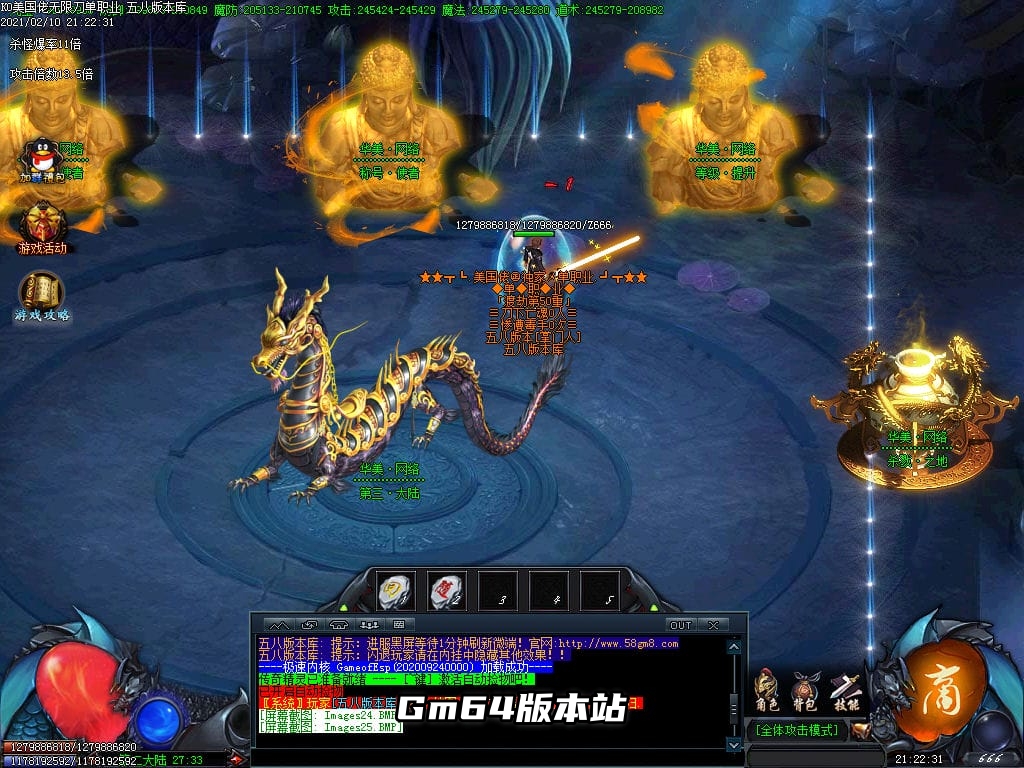Open the 游戏攻略 game guide book icon
1024x768 pixels.
coord(41,294)
